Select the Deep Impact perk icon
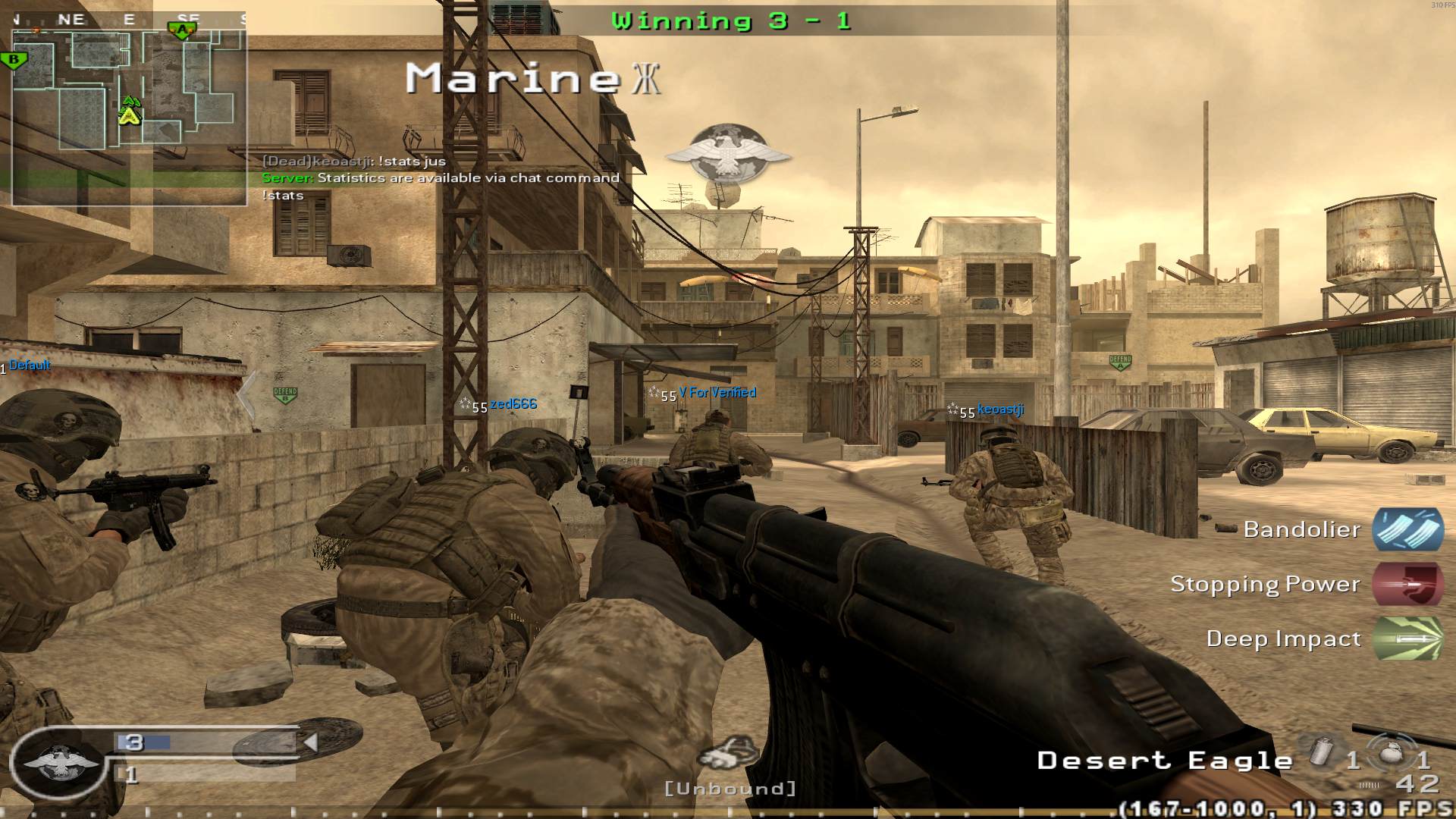Viewport: 1456px width, 819px height. click(1407, 639)
